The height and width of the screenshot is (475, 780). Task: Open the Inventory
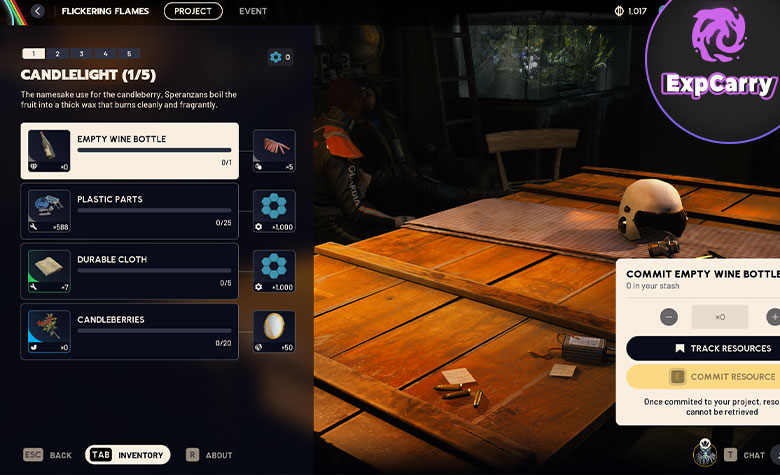click(128, 455)
